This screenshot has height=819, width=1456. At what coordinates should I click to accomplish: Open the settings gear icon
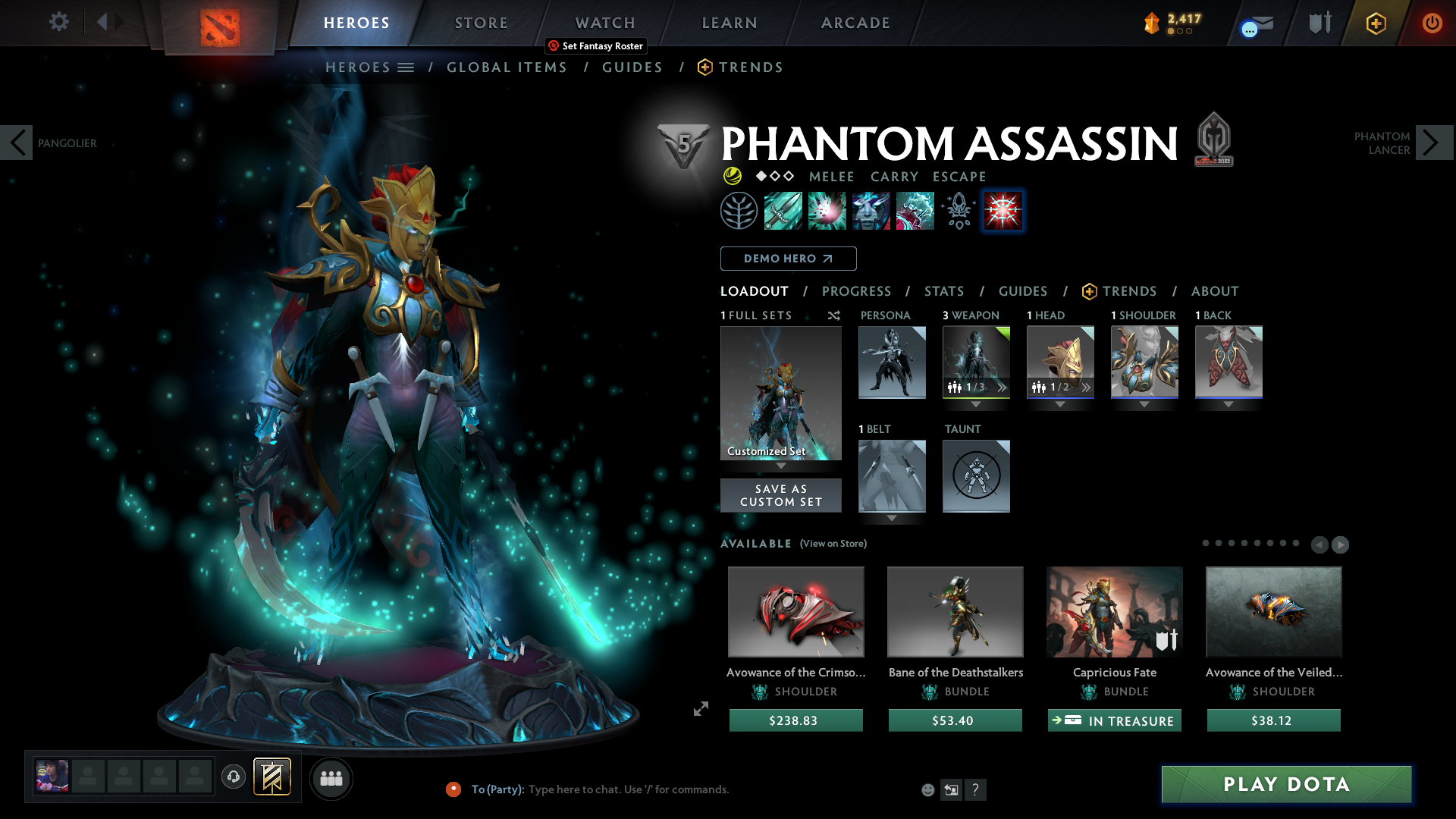59,21
